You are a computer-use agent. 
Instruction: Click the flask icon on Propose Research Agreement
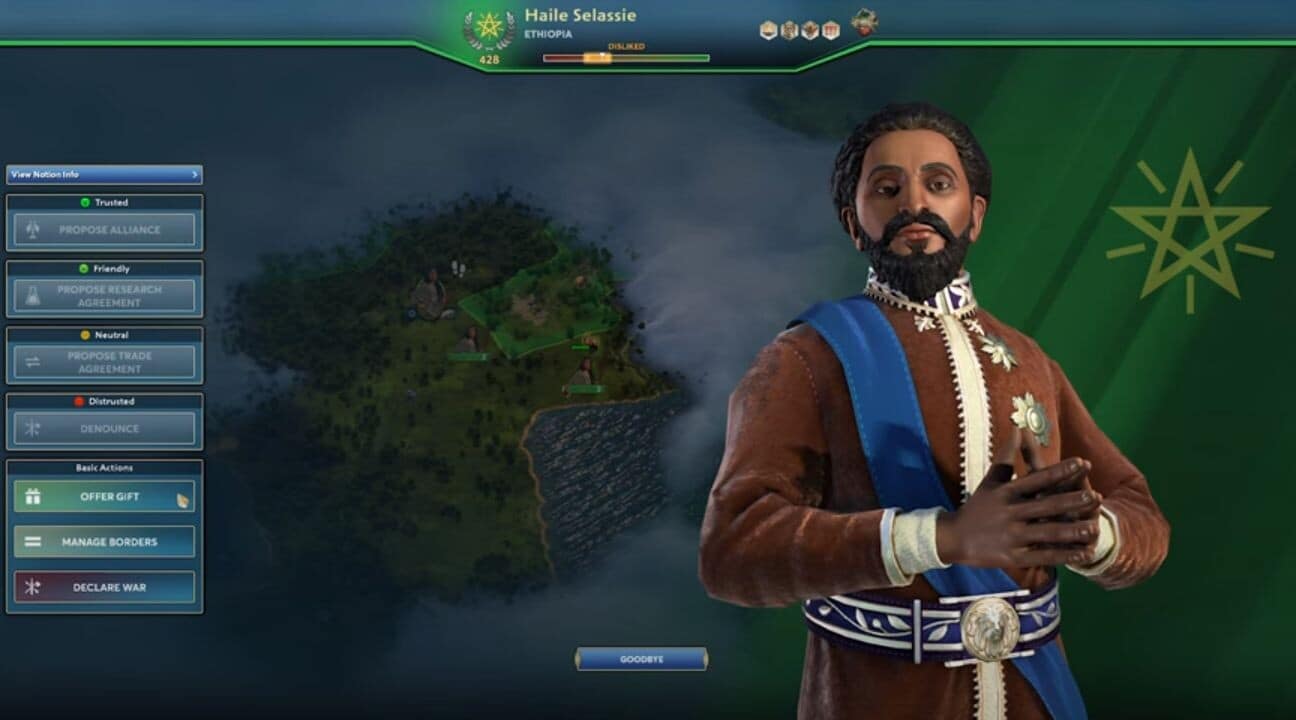click(30, 293)
